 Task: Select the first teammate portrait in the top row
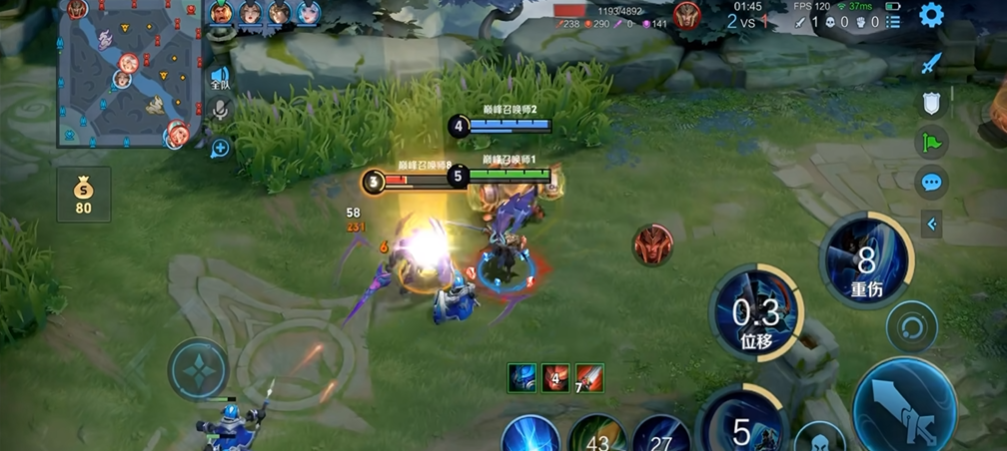pyautogui.click(x=221, y=13)
